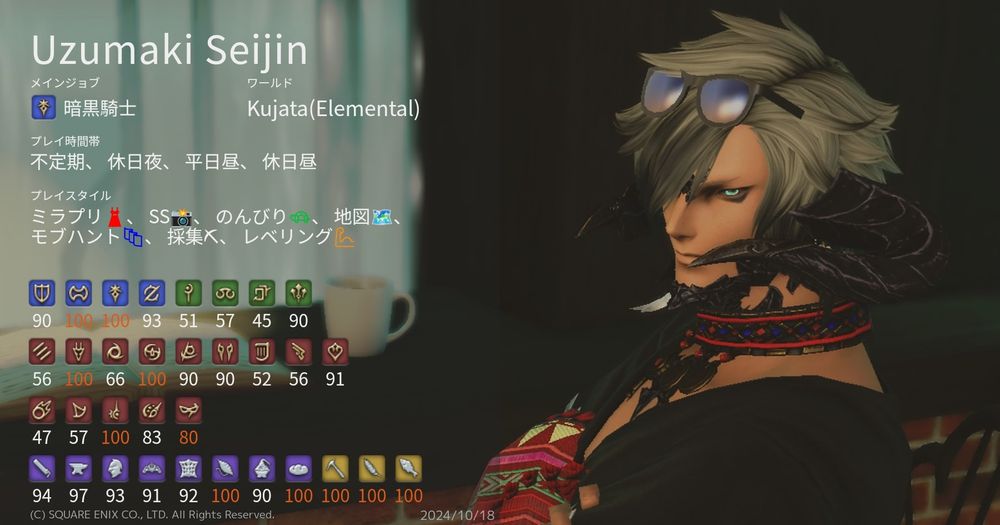
Task: Choose the Gunbreaker job icon
Action: click(151, 292)
